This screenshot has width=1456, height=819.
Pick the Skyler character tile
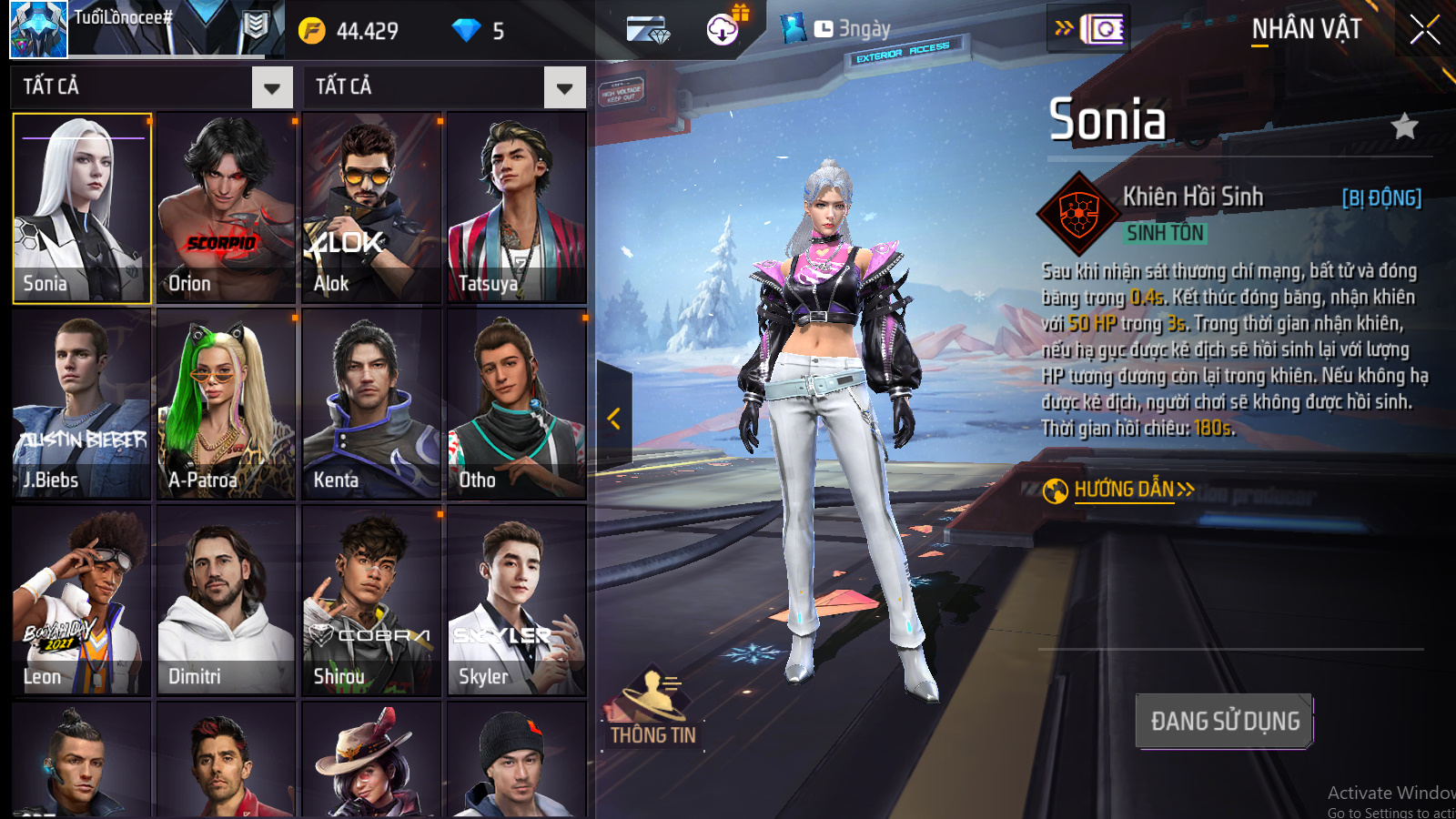click(516, 601)
